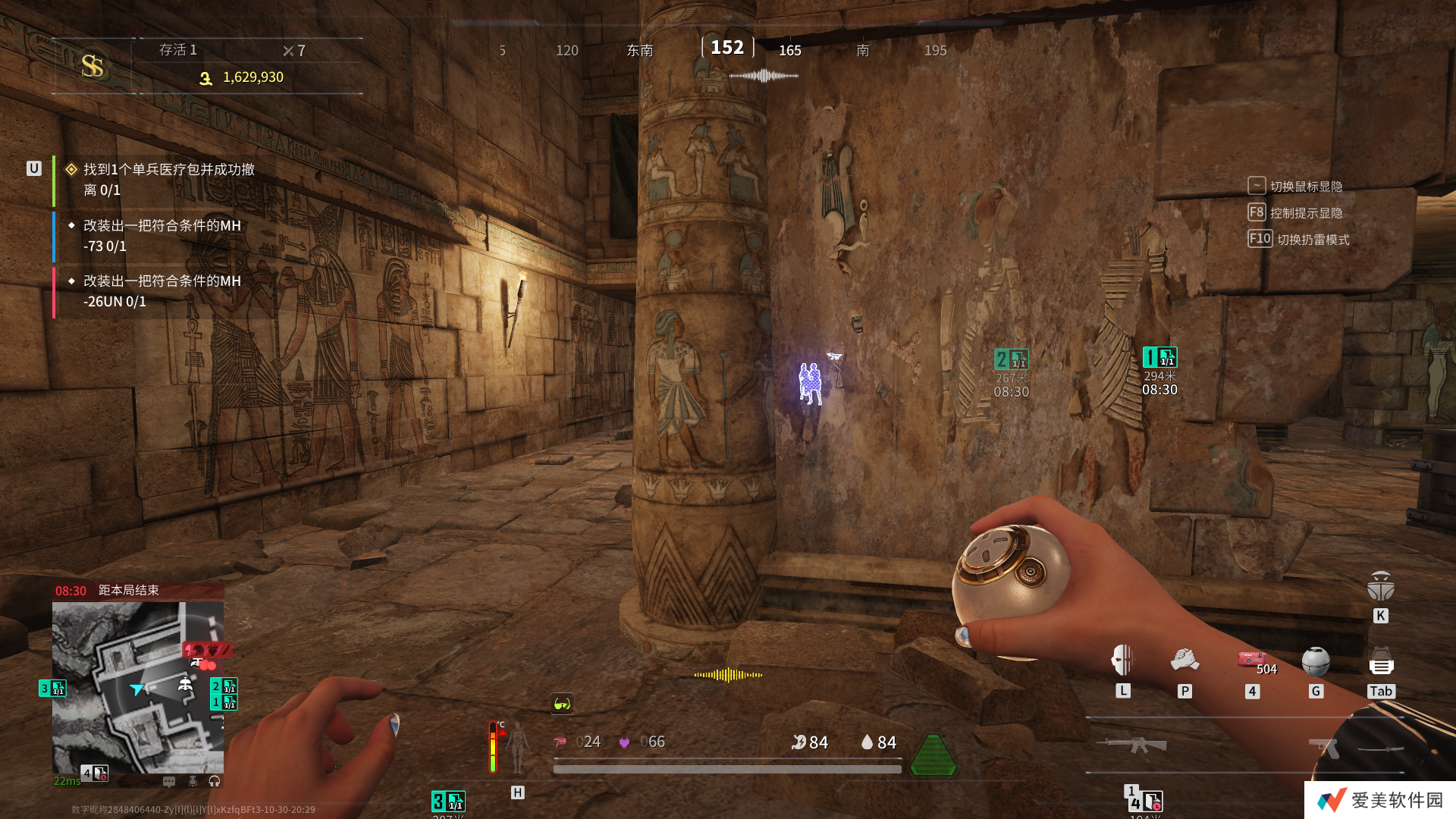The image size is (1456, 819).
Task: Switch to the katana melee slot
Action: [1381, 749]
